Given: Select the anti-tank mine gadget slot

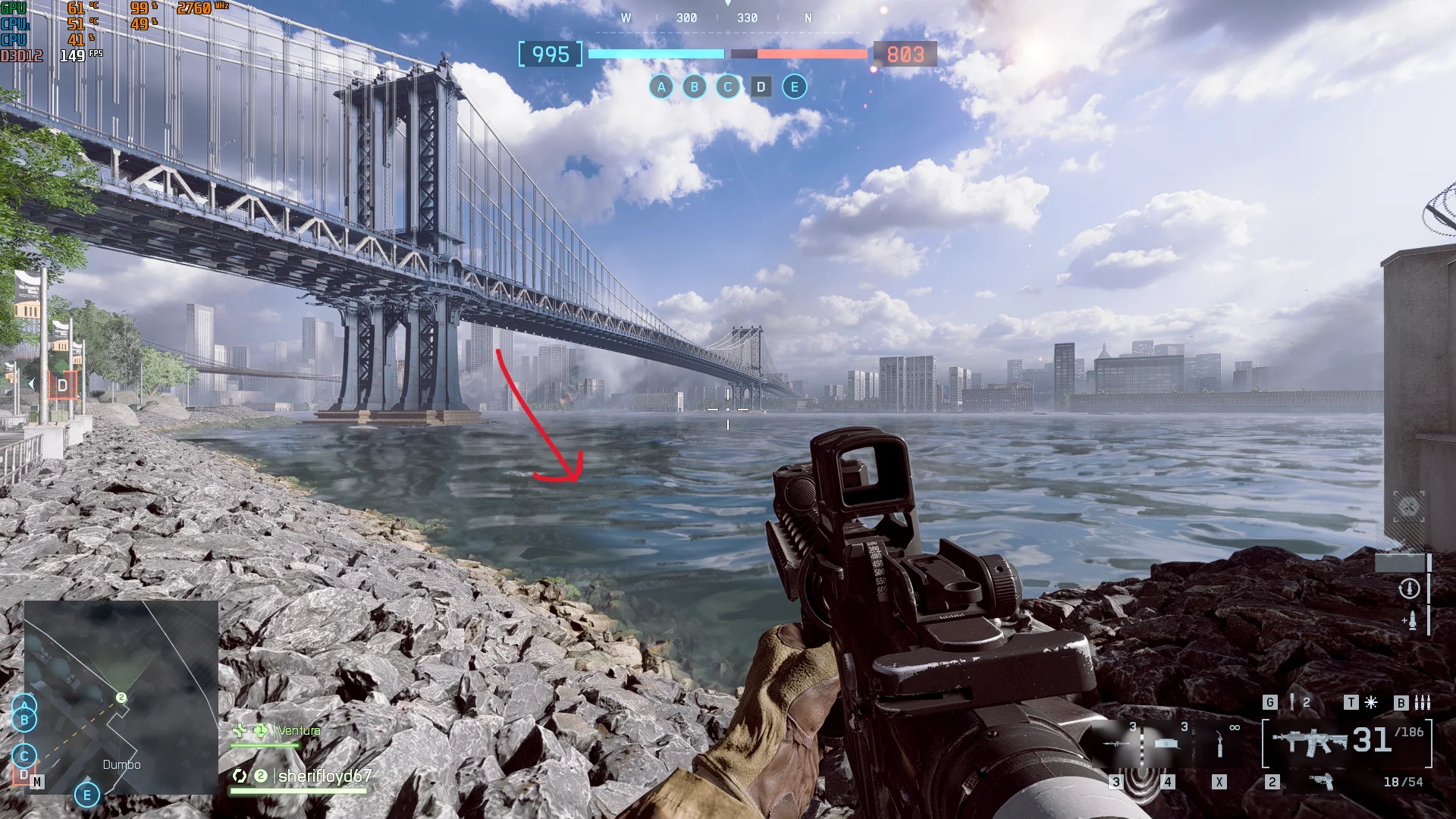Looking at the screenshot, I should [1167, 744].
